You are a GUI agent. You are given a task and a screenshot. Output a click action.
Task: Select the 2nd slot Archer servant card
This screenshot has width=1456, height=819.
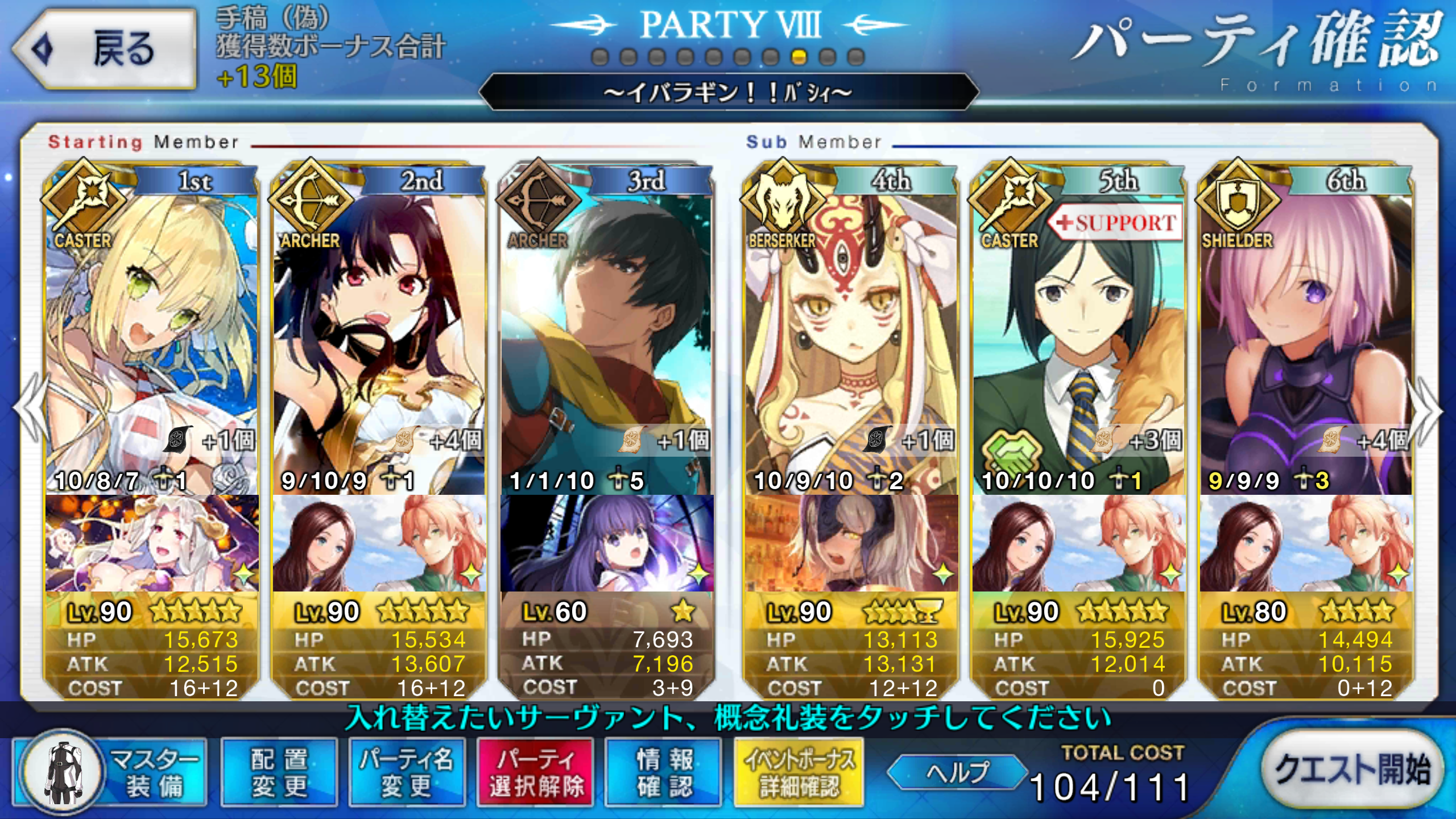(x=379, y=341)
